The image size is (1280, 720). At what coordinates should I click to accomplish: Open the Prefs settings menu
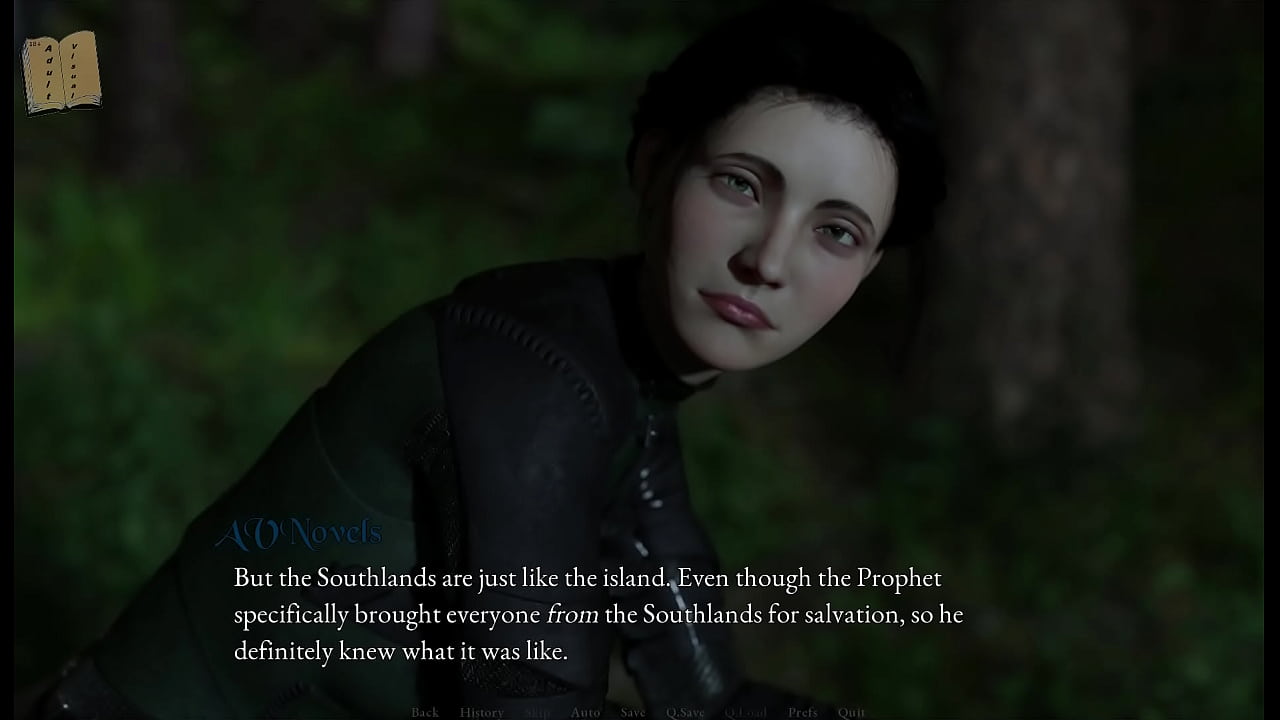802,712
